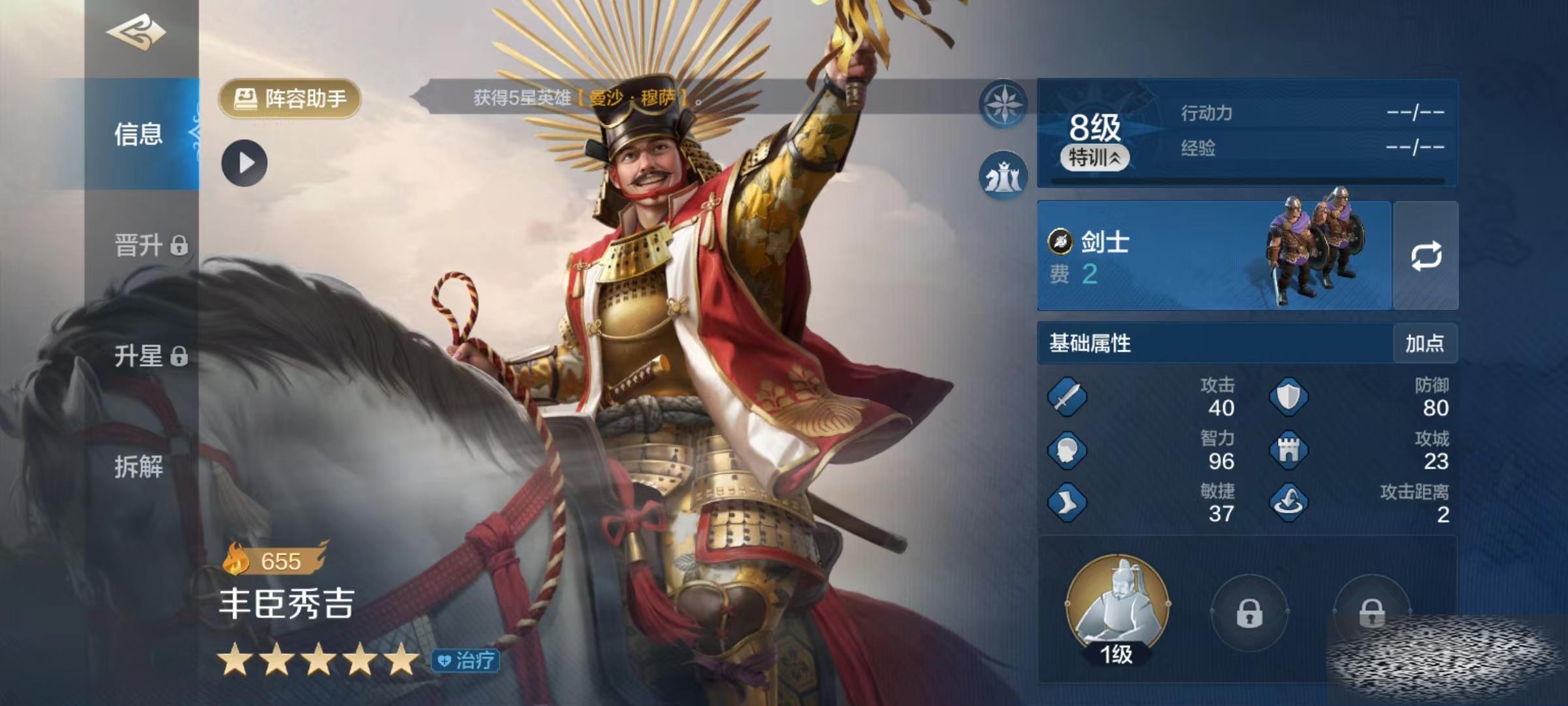1568x706 pixels.
Task: Switch to the 信息 tab
Action: click(139, 134)
